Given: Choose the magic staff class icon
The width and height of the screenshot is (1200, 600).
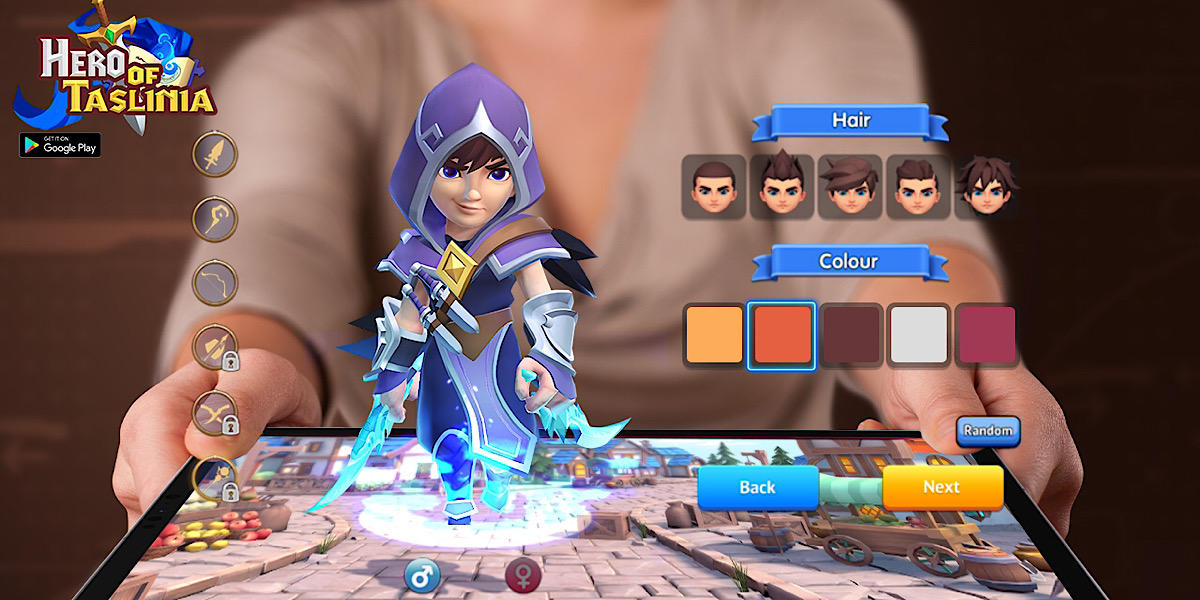Looking at the screenshot, I should [215, 219].
